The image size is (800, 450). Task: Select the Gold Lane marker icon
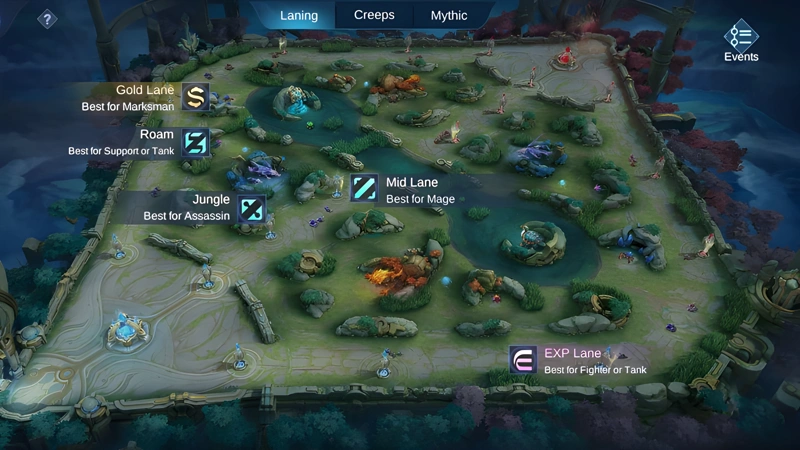coord(194,97)
